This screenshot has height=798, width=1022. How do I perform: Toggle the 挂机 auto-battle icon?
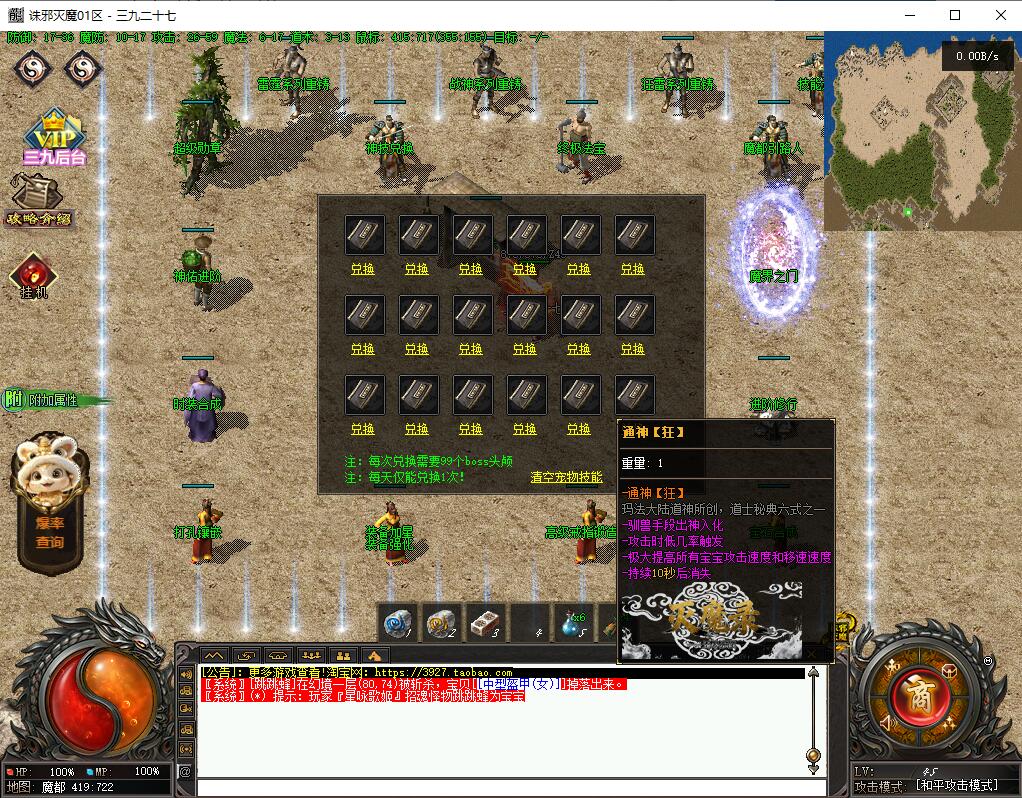click(34, 276)
